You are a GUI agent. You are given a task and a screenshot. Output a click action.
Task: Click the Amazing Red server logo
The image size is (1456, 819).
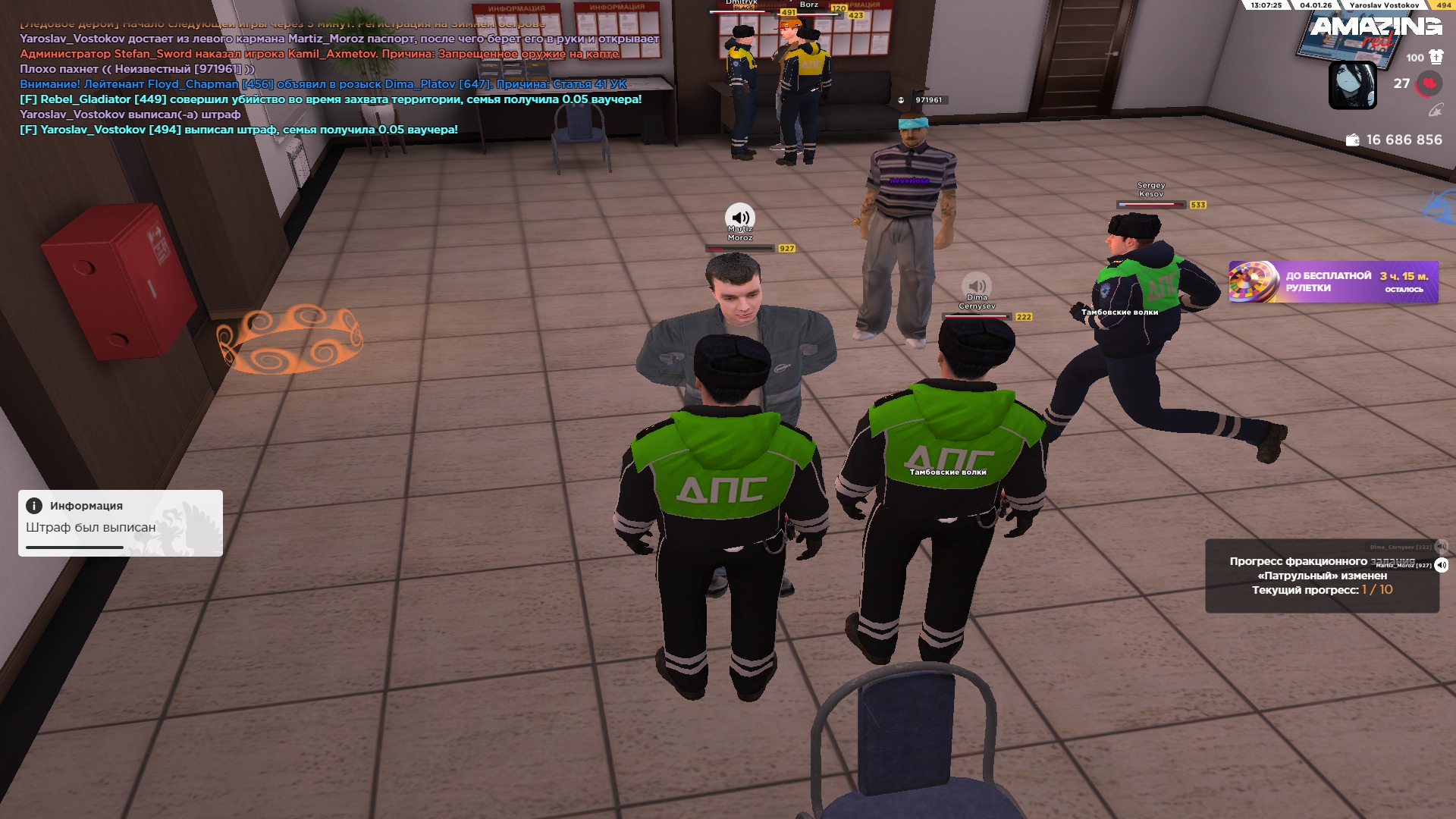pyautogui.click(x=1376, y=30)
